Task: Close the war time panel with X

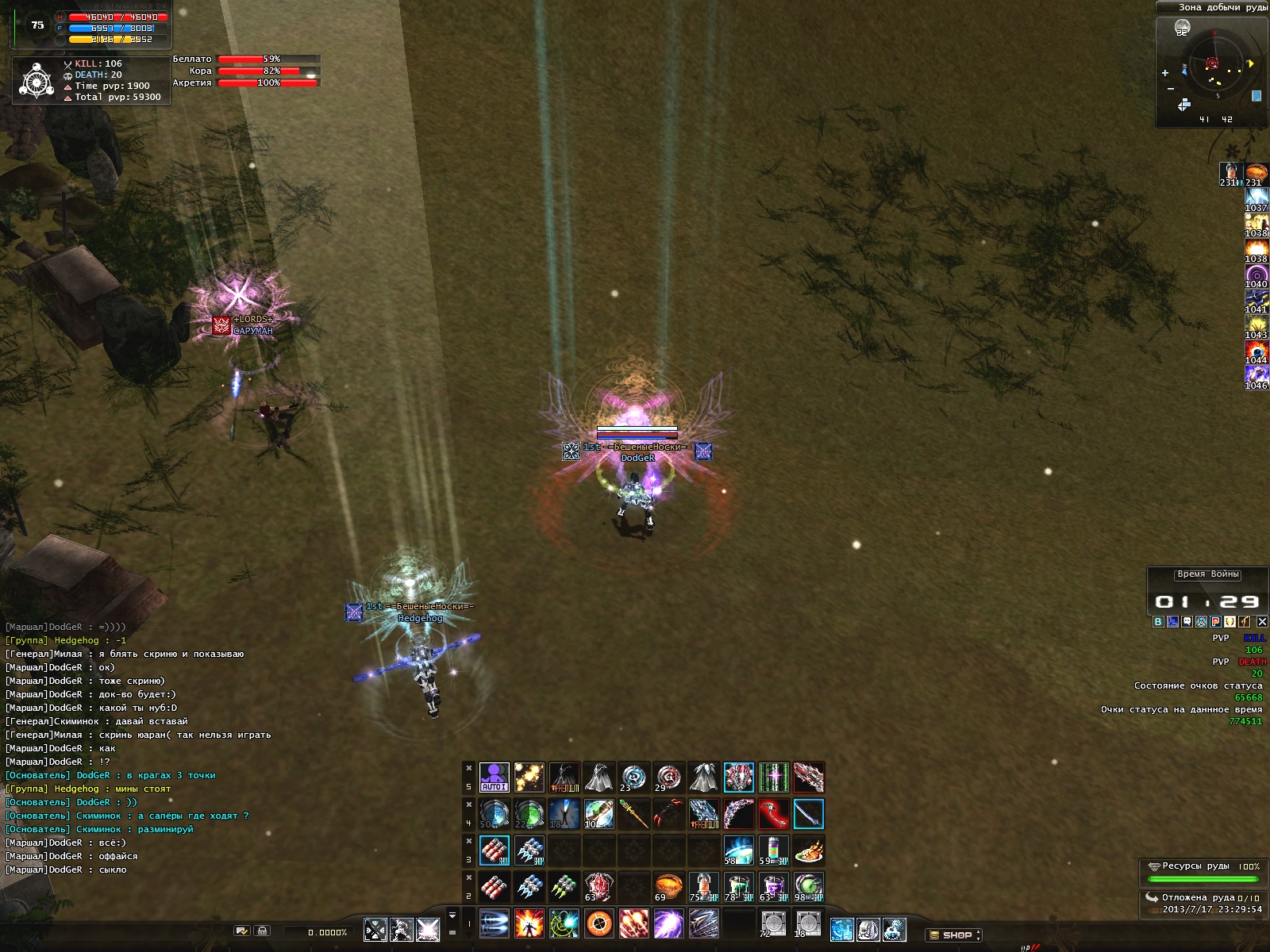Action: [x=1262, y=622]
